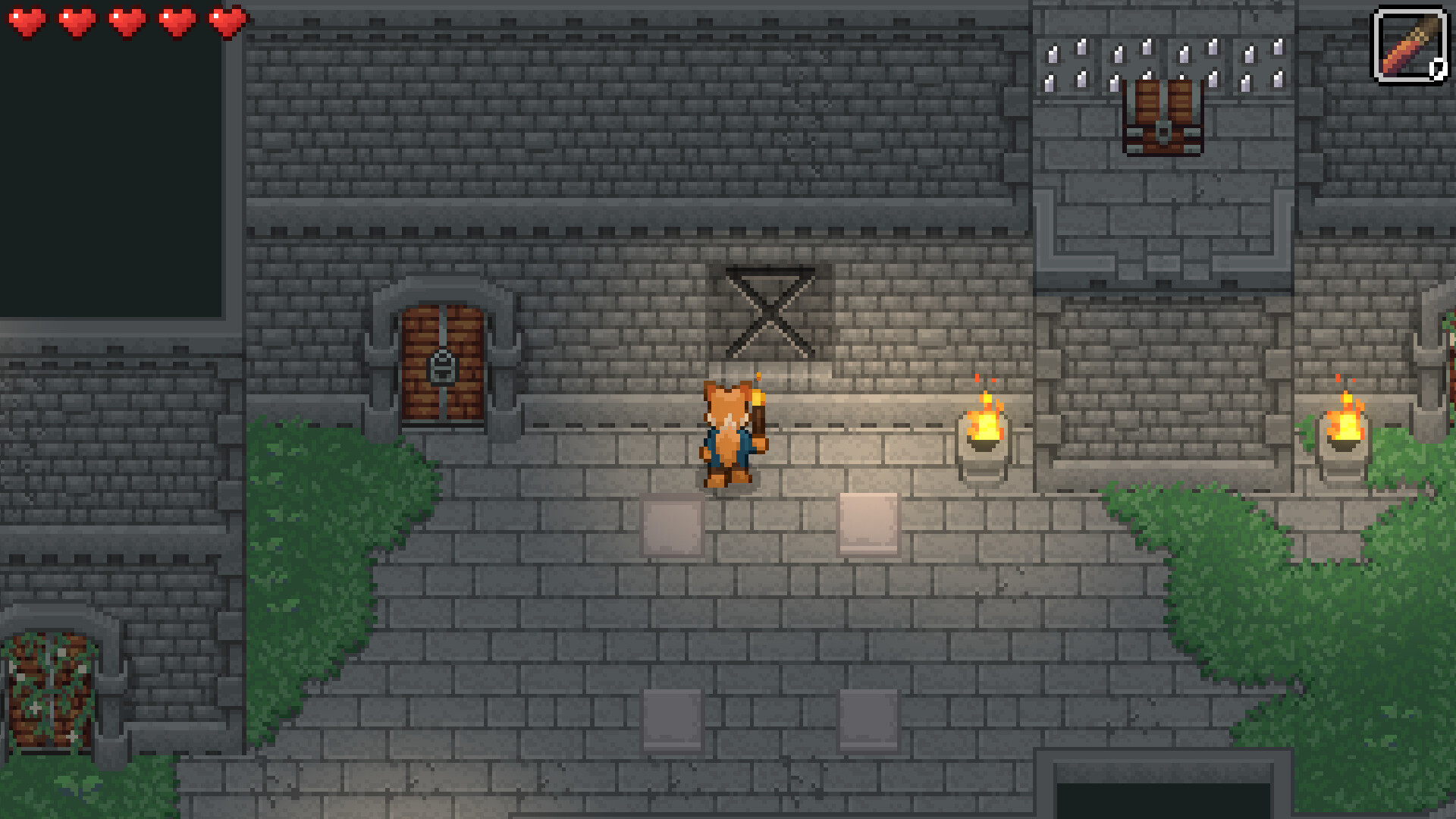Click the second heart icon
This screenshot has width=1456, height=819.
coord(76,20)
